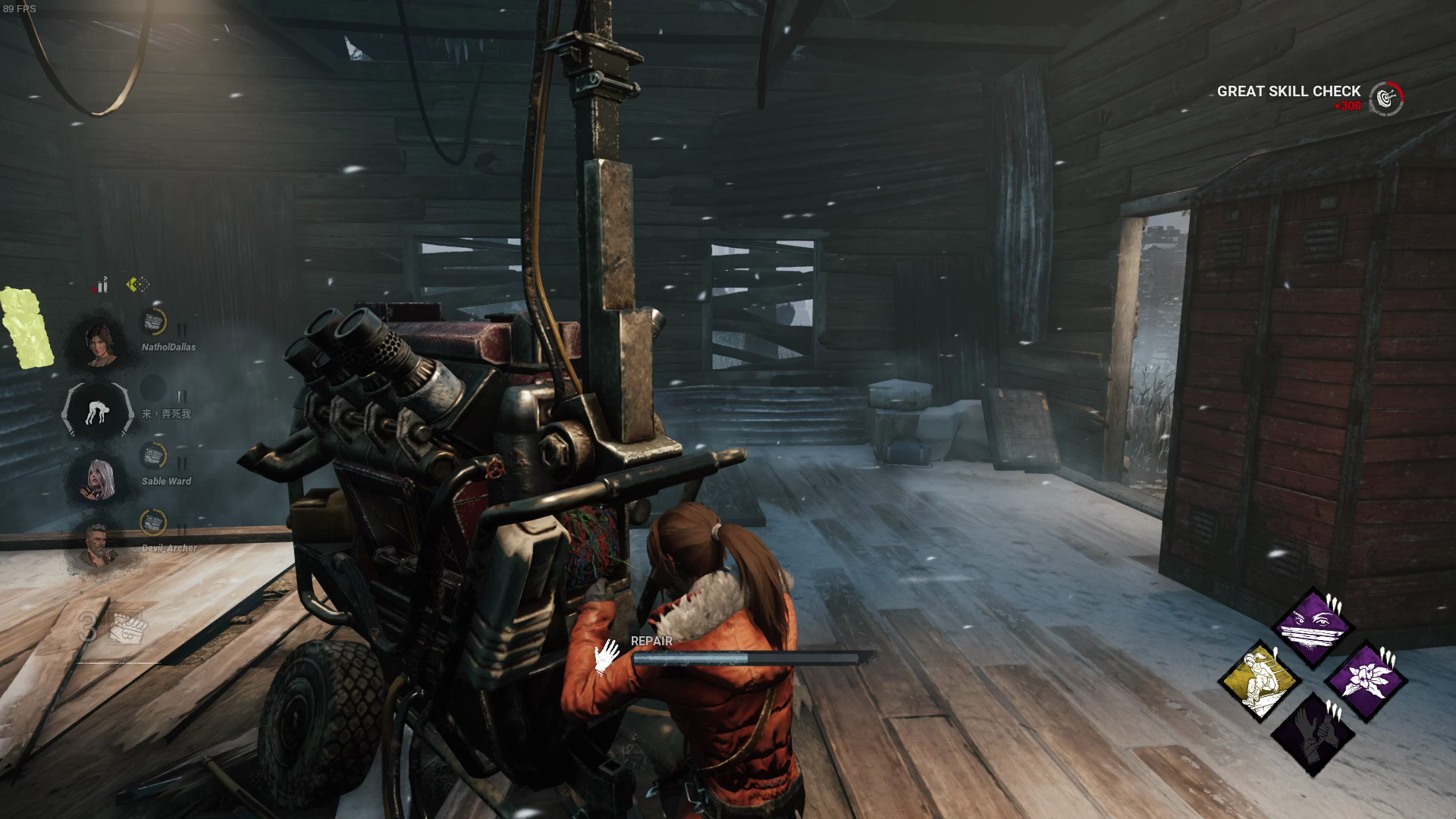
Task: Click the repair action icon beside NatholDallas
Action: tap(154, 322)
